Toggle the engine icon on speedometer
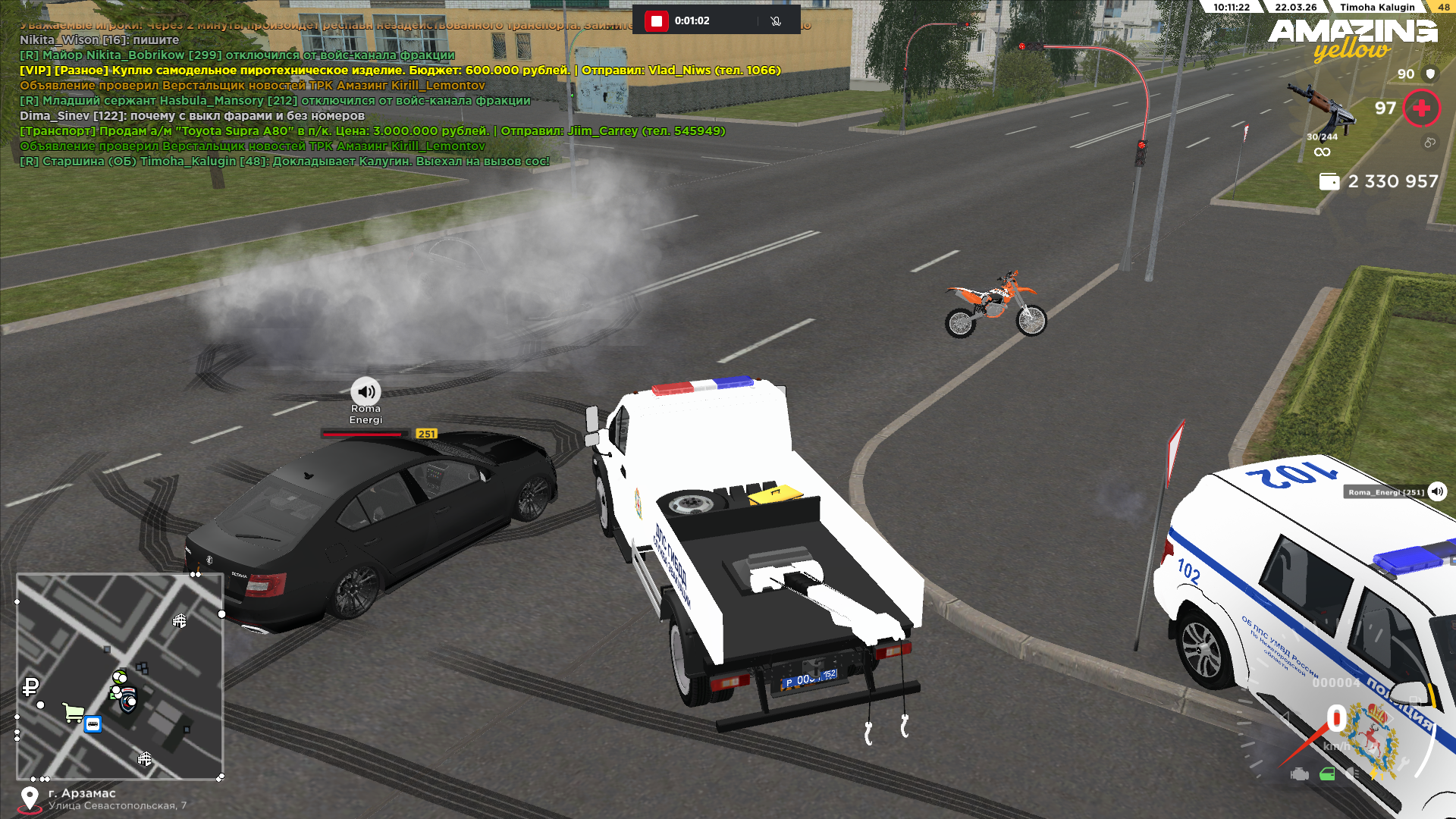 [x=1300, y=774]
